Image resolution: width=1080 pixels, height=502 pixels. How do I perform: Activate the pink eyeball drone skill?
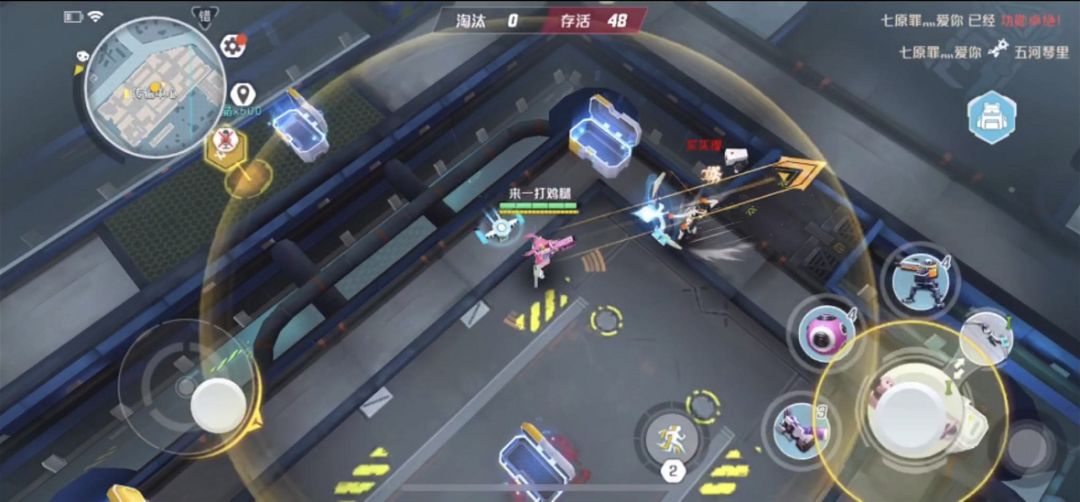(825, 333)
